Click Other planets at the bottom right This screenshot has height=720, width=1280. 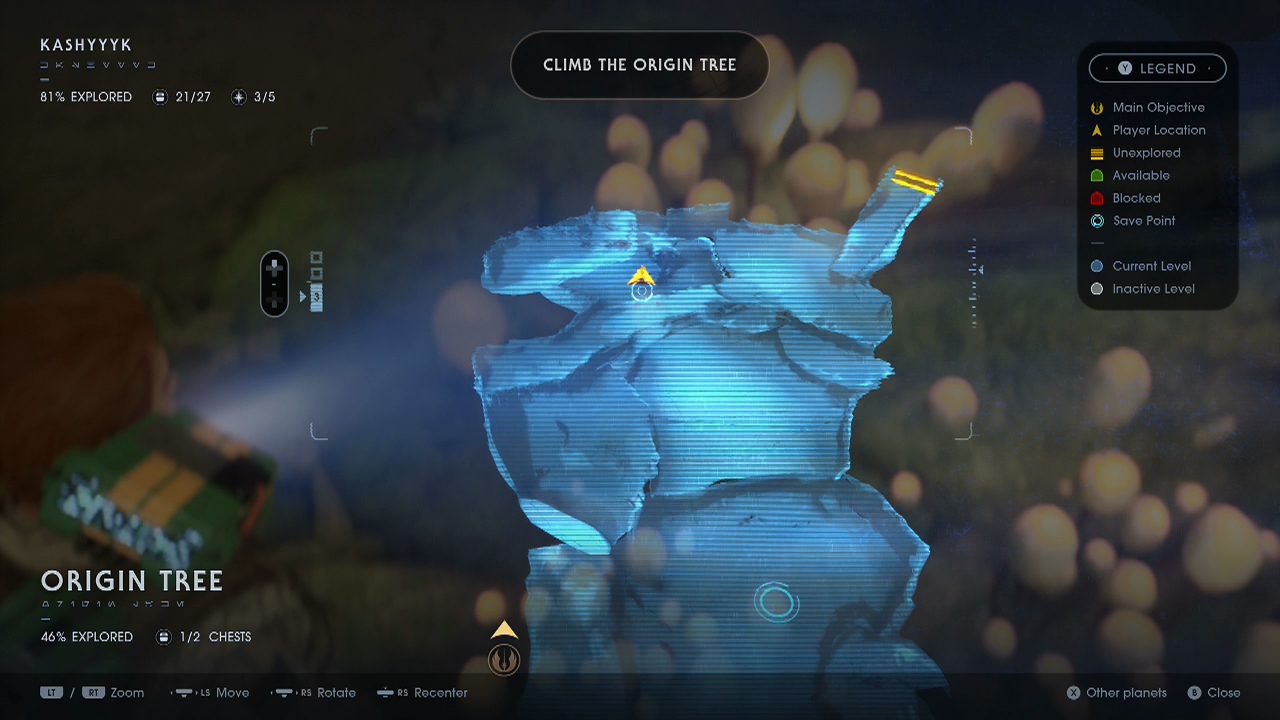click(x=1116, y=692)
